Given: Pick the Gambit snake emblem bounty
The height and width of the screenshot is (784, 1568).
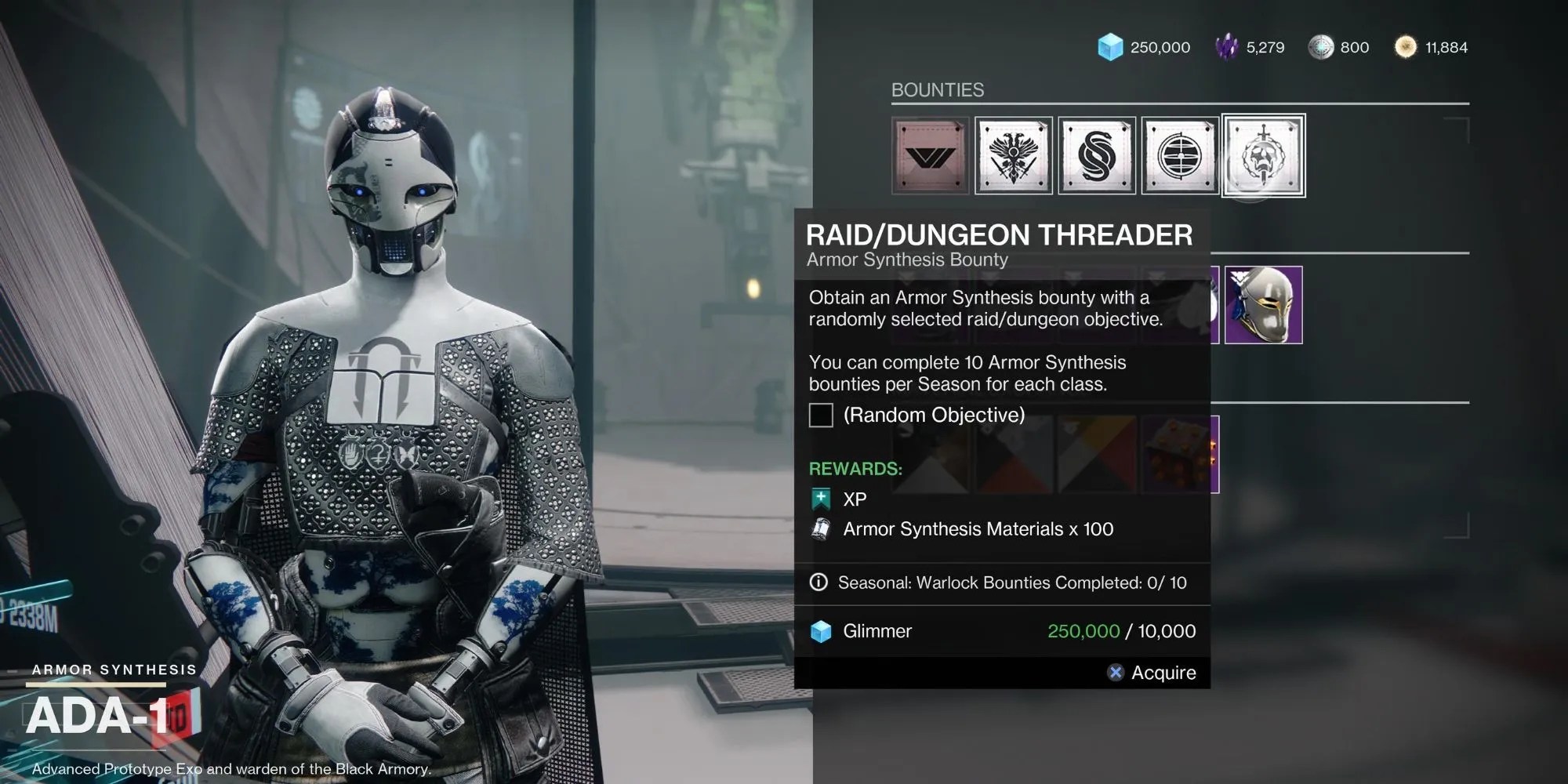Looking at the screenshot, I should pos(1096,155).
